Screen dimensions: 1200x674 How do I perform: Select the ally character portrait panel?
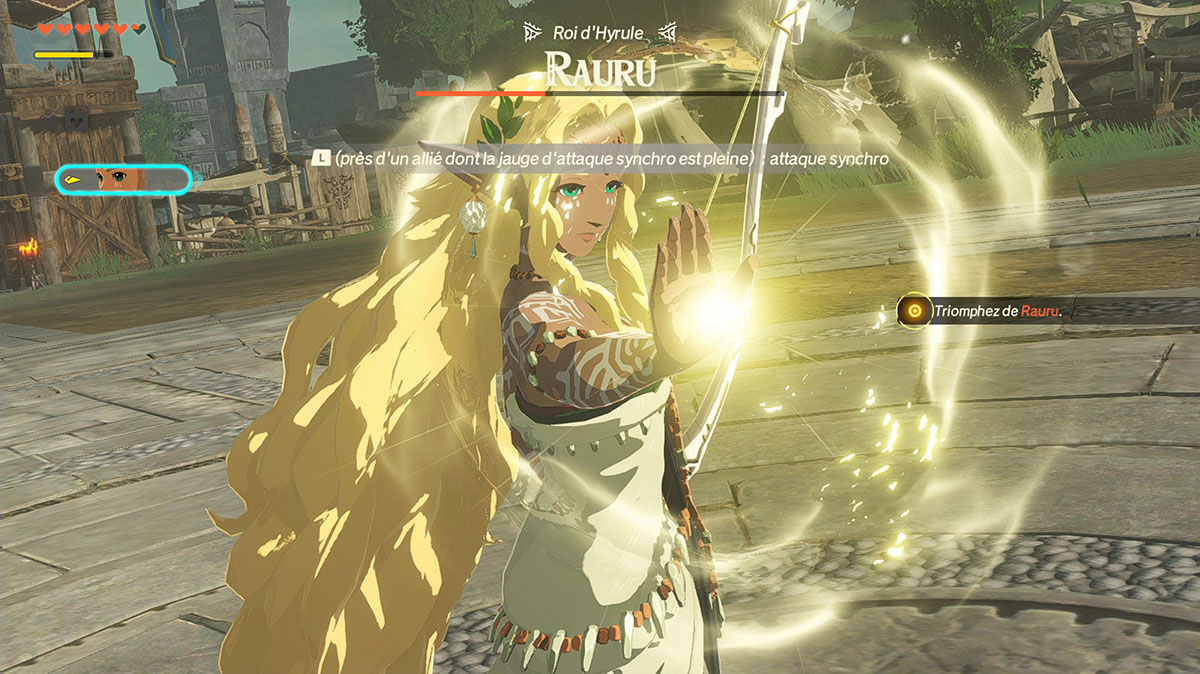click(123, 179)
